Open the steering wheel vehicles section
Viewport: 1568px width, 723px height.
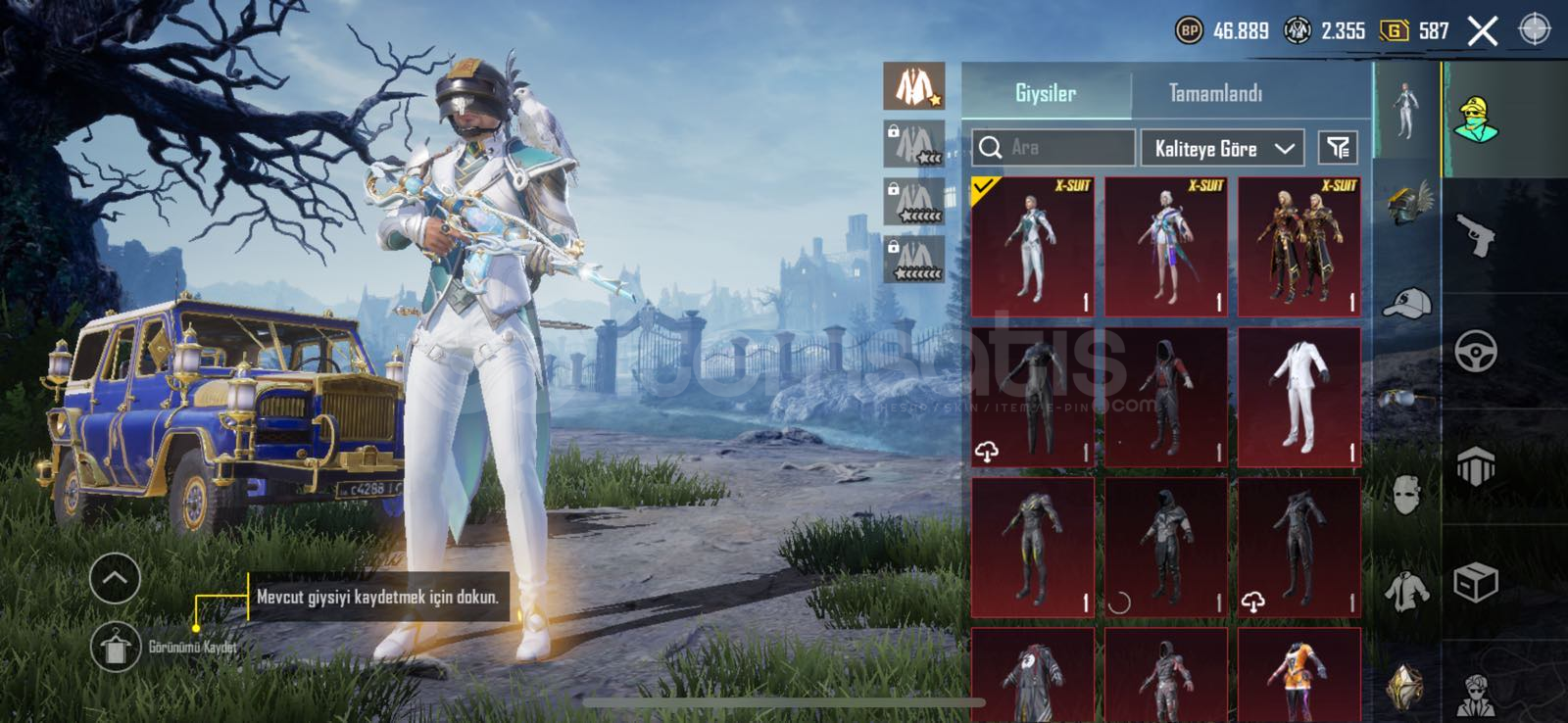pos(1475,350)
